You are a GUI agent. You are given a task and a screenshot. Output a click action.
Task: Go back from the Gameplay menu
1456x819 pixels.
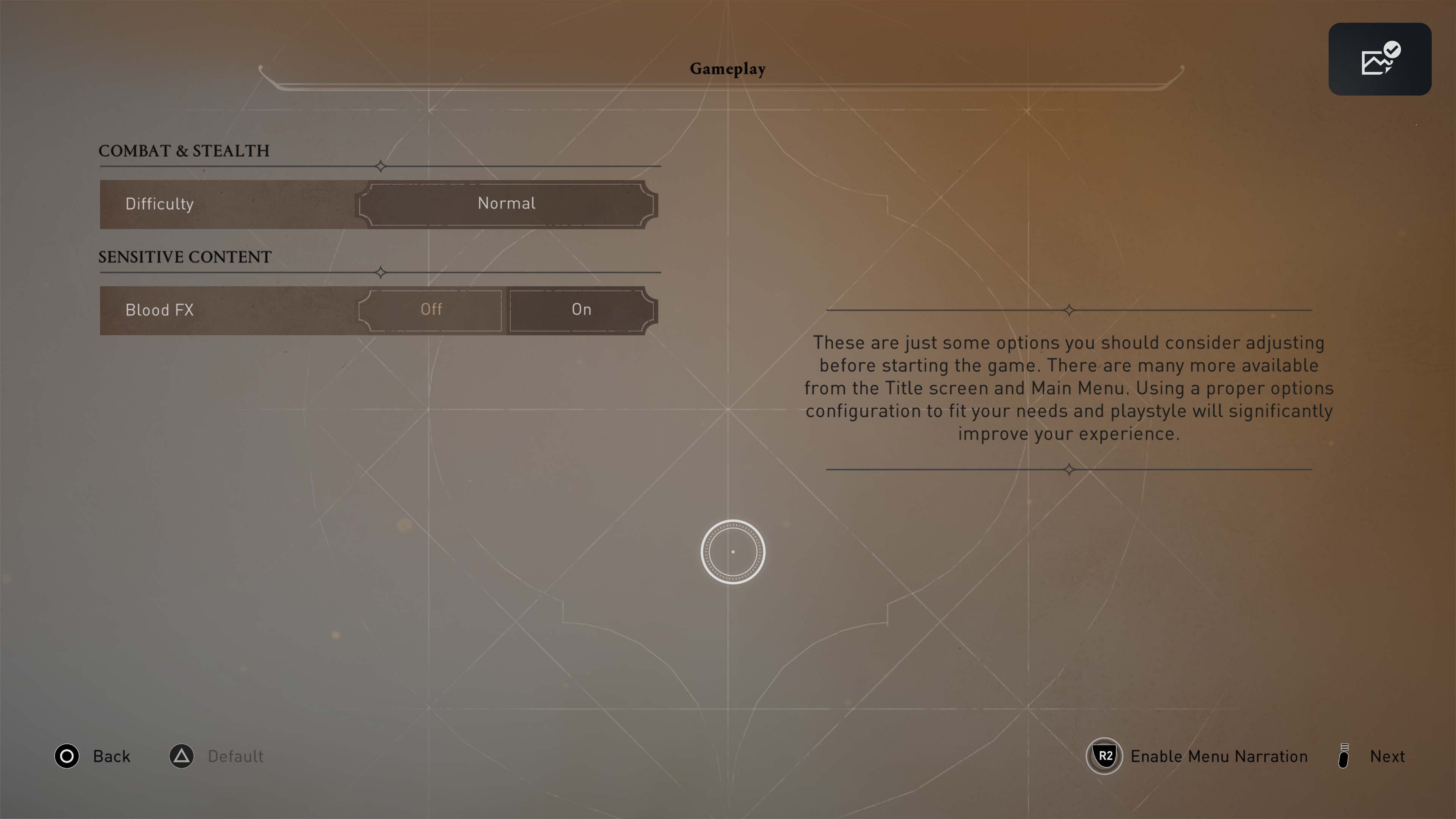[x=93, y=756]
